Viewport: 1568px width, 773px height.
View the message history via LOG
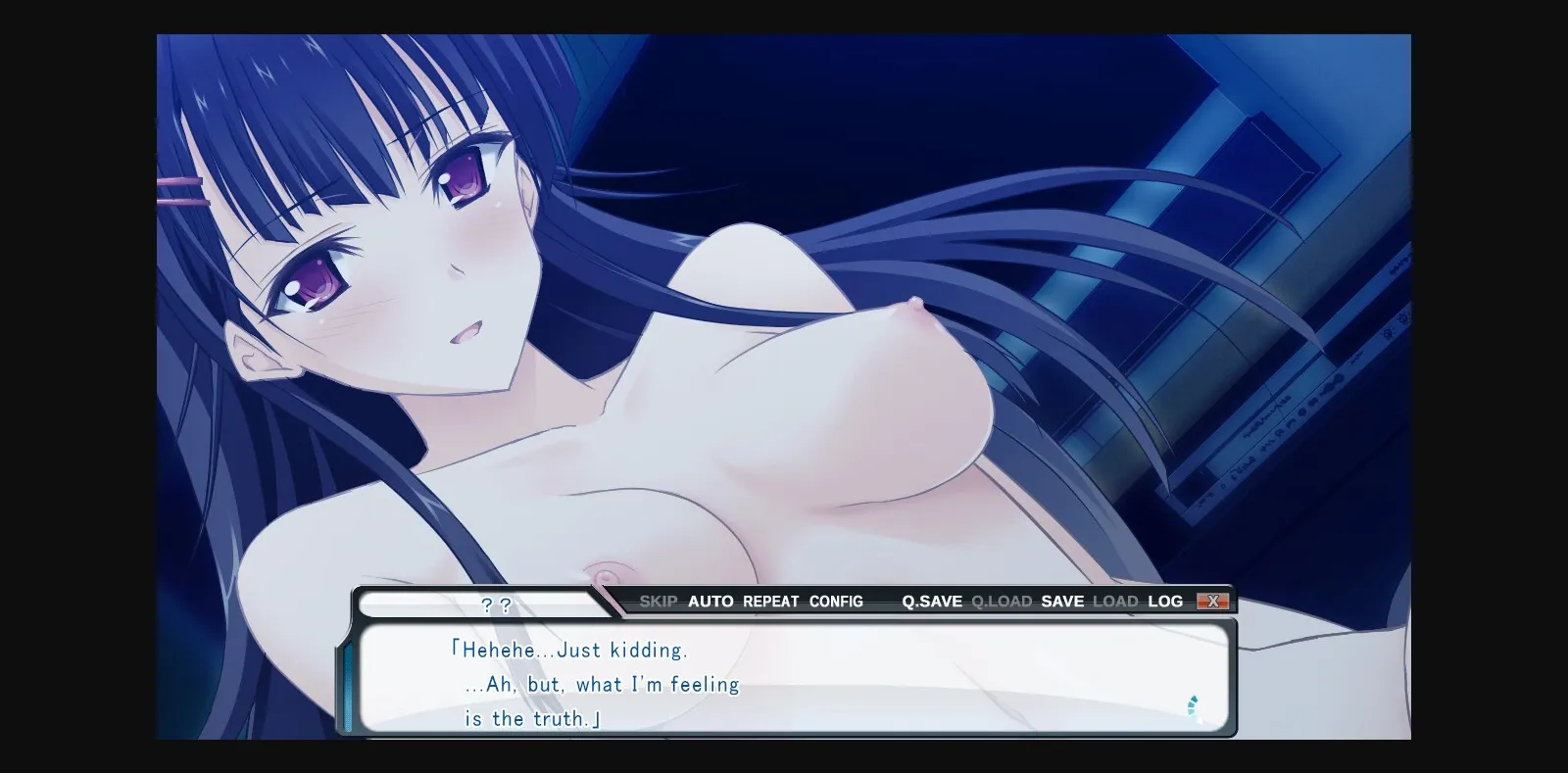tap(1167, 601)
